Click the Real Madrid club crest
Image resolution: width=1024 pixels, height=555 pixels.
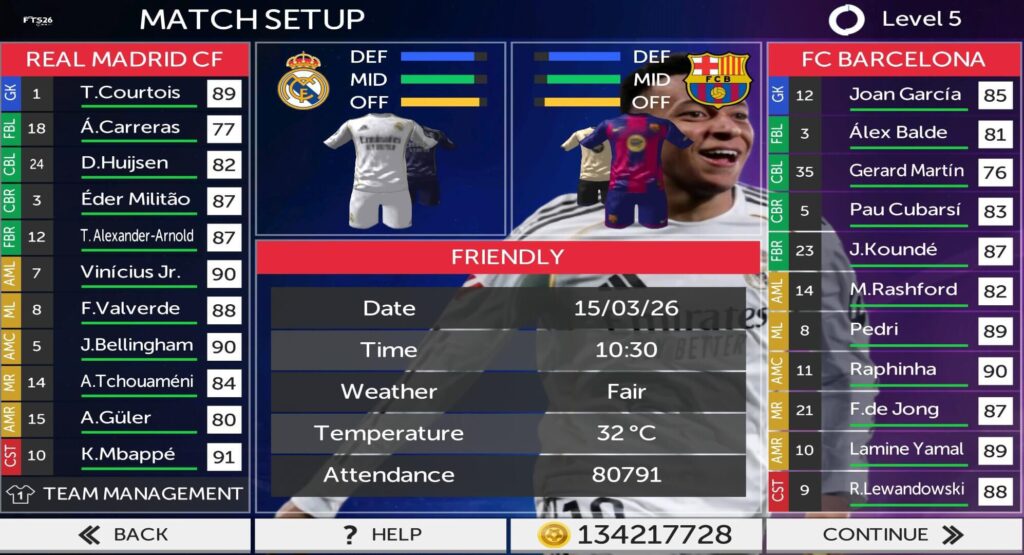tap(302, 80)
